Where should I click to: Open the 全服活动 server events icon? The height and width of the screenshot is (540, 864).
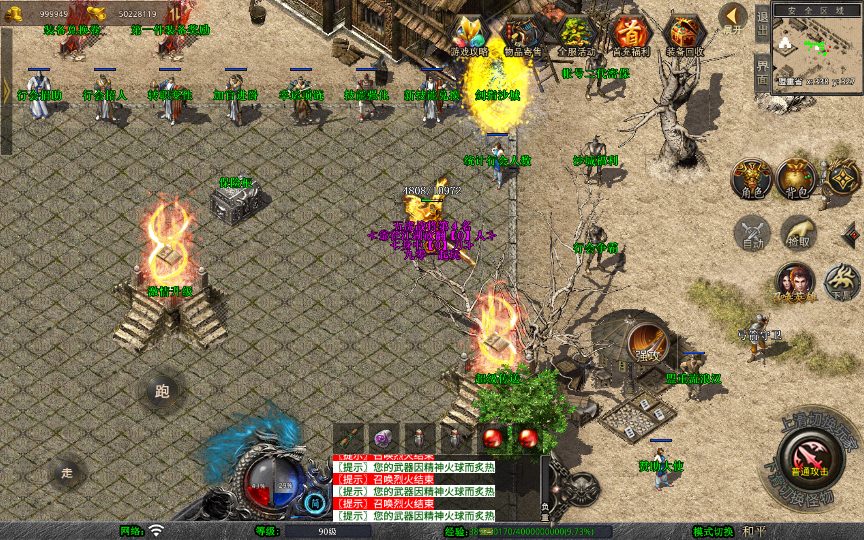(575, 33)
